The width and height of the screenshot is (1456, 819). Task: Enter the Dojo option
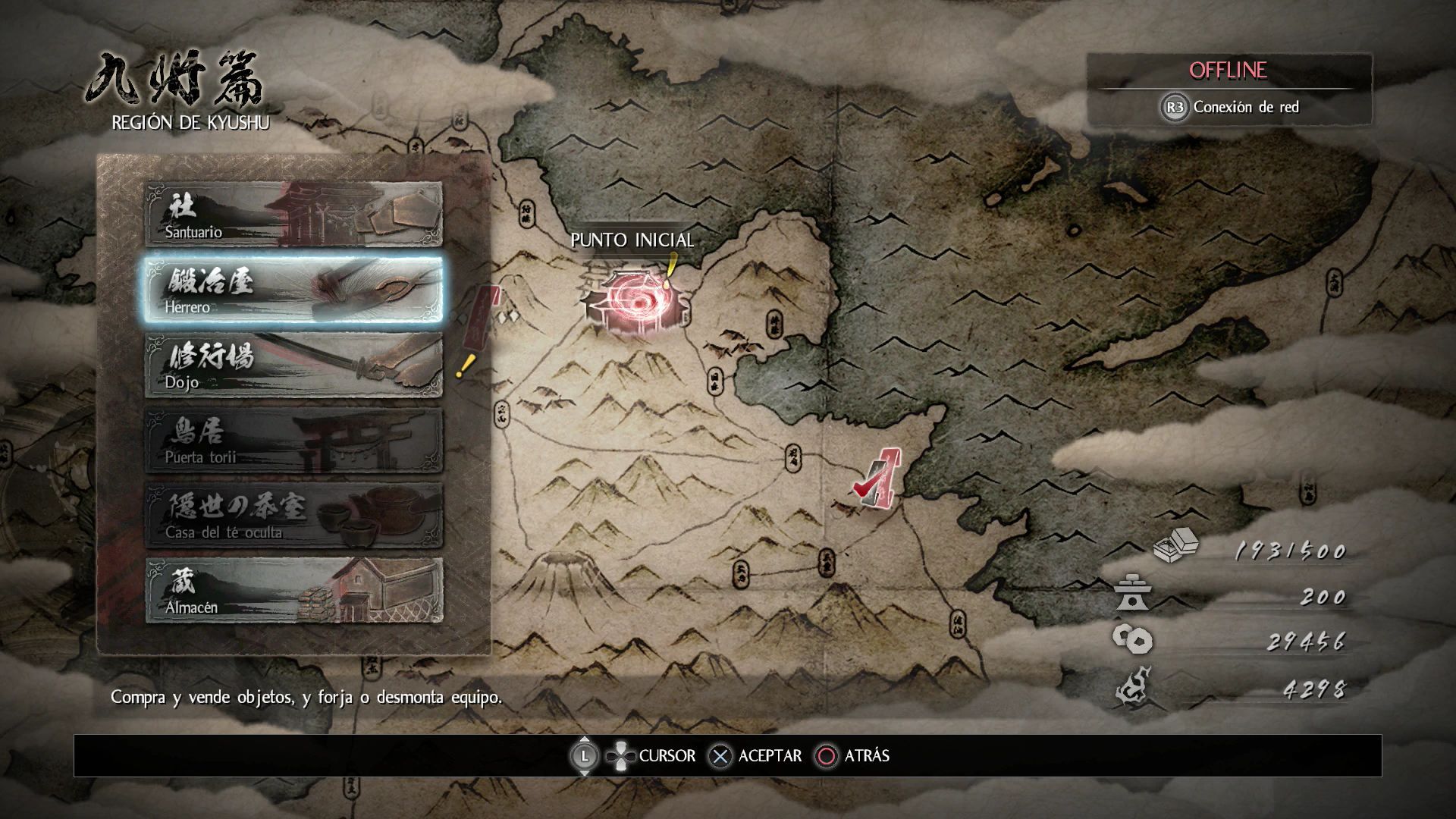pyautogui.click(x=293, y=366)
